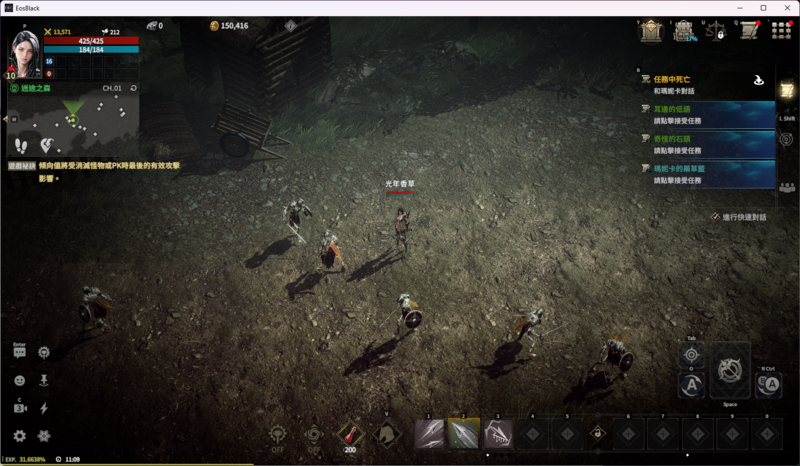
Task: Open the gear settings icon
Action: [x=20, y=436]
